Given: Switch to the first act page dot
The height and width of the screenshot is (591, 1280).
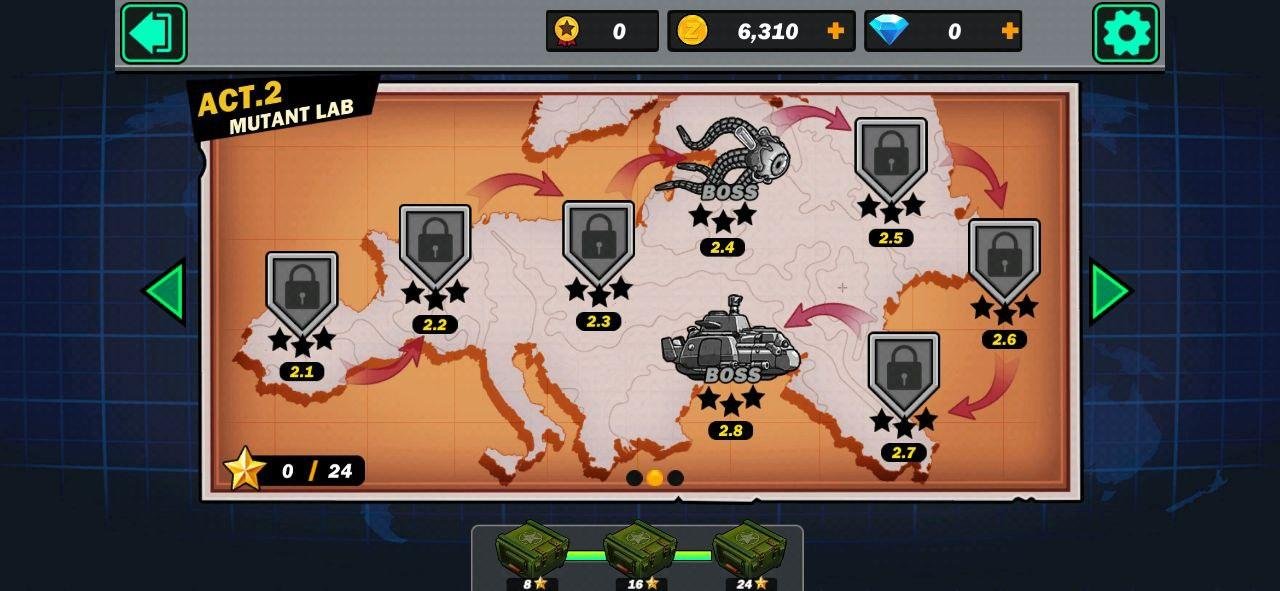Looking at the screenshot, I should point(634,478).
